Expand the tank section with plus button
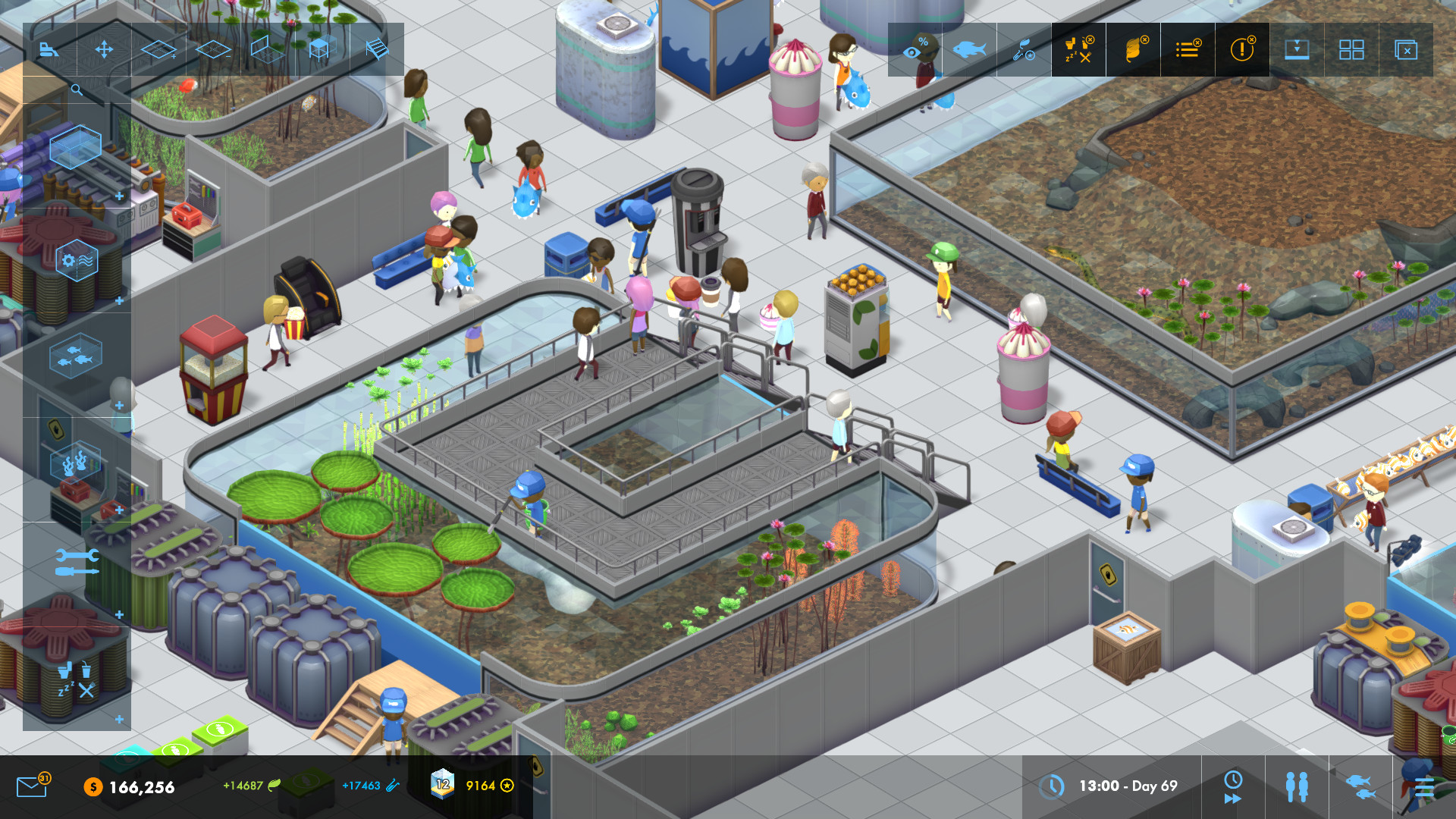The width and height of the screenshot is (1456, 819). [x=120, y=195]
